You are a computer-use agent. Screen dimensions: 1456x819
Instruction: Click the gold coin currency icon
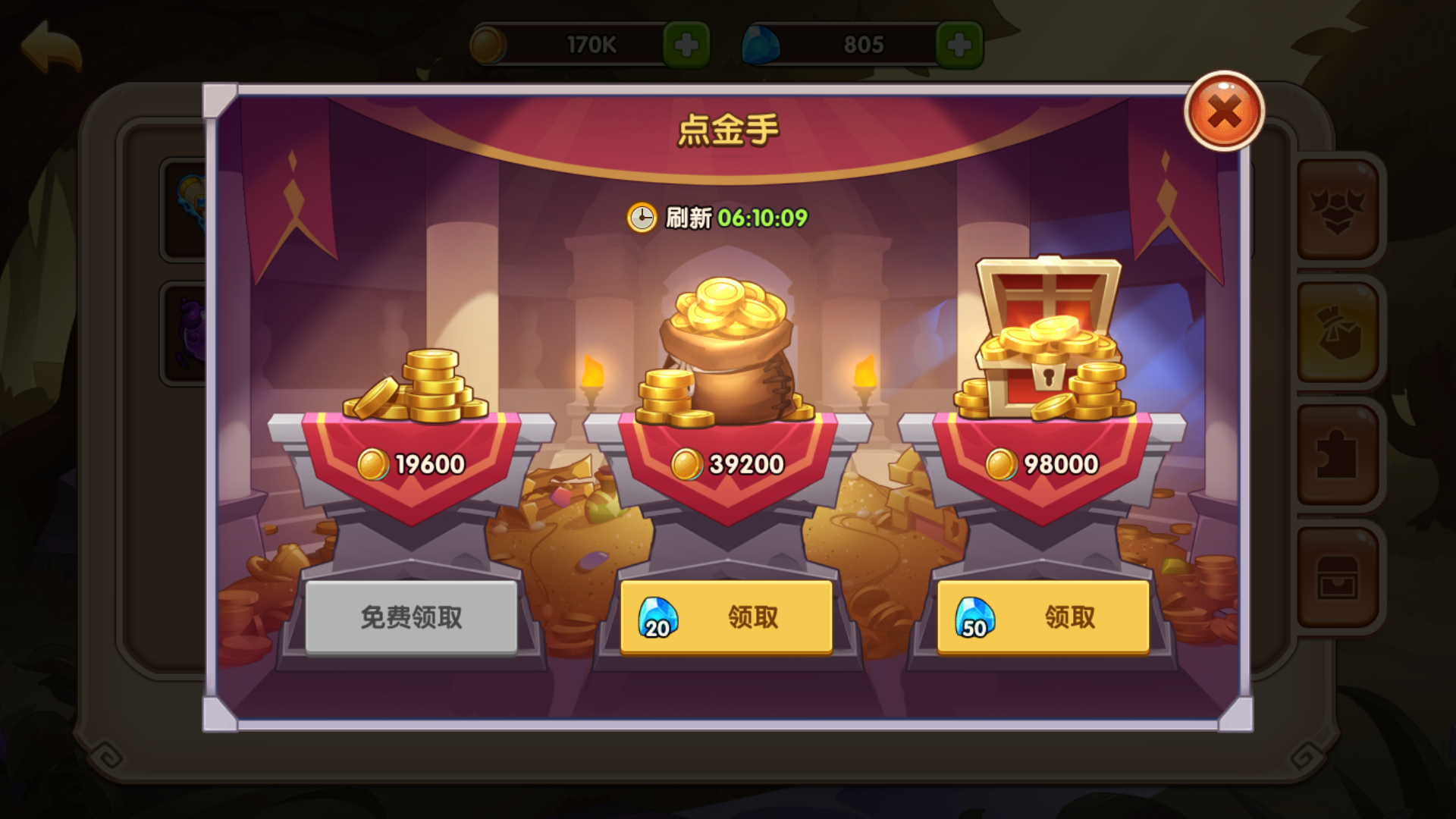click(488, 43)
